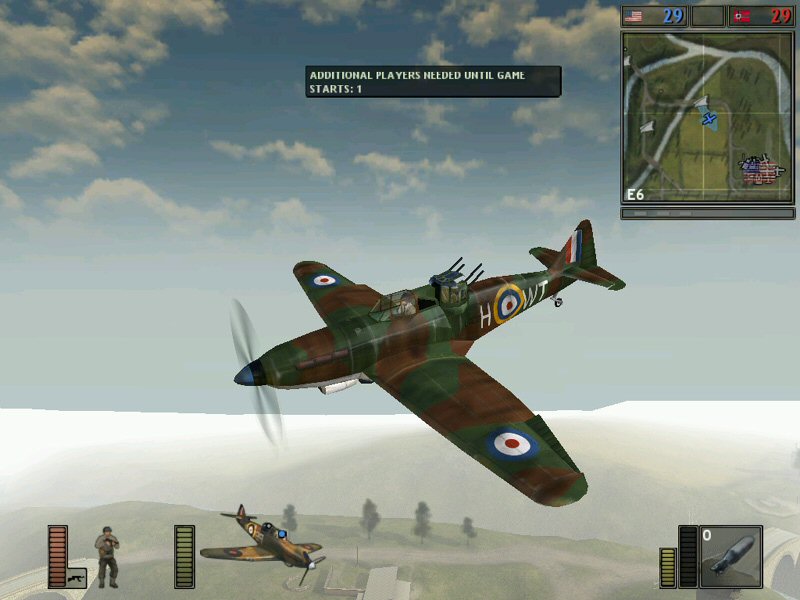Click the American flag team icon
Image resolution: width=800 pixels, height=600 pixels.
pyautogui.click(x=636, y=16)
